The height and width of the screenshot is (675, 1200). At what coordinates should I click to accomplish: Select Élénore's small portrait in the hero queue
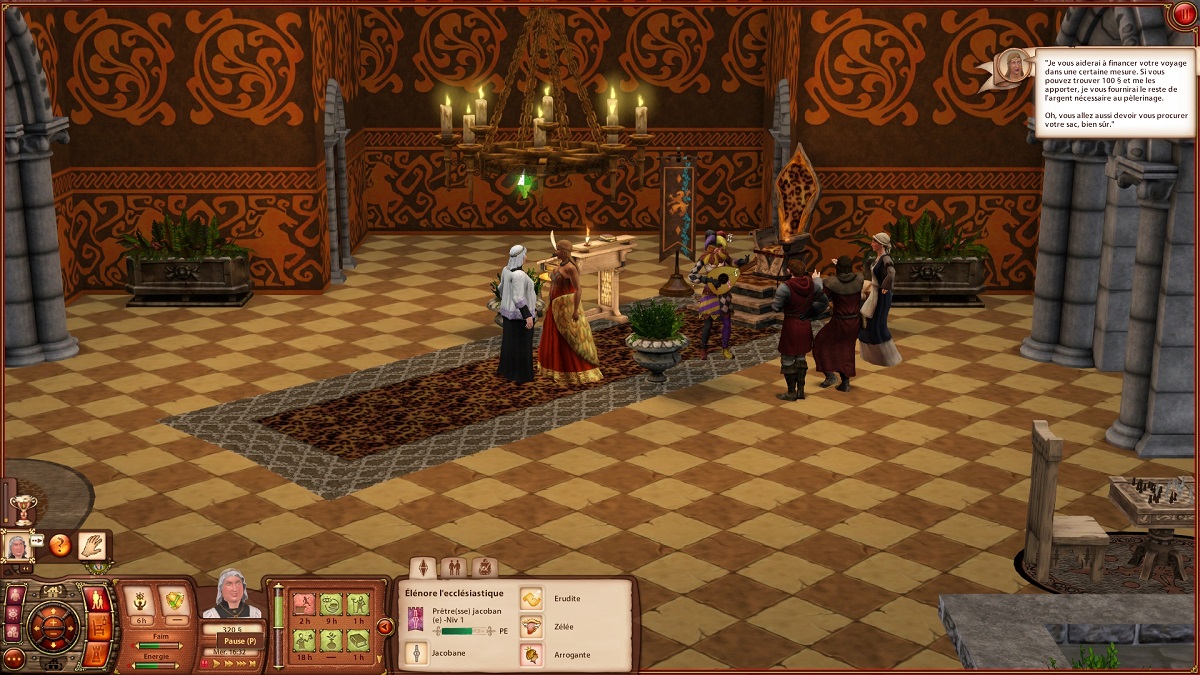click(17, 546)
